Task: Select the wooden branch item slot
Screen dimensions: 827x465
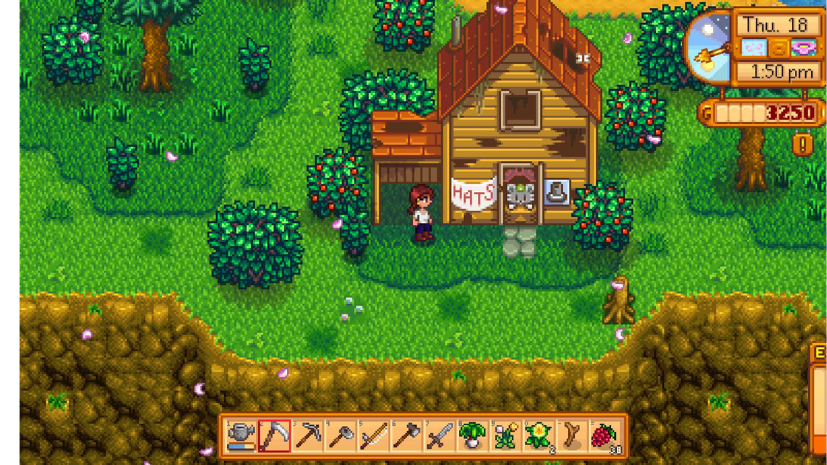Action: pos(571,435)
